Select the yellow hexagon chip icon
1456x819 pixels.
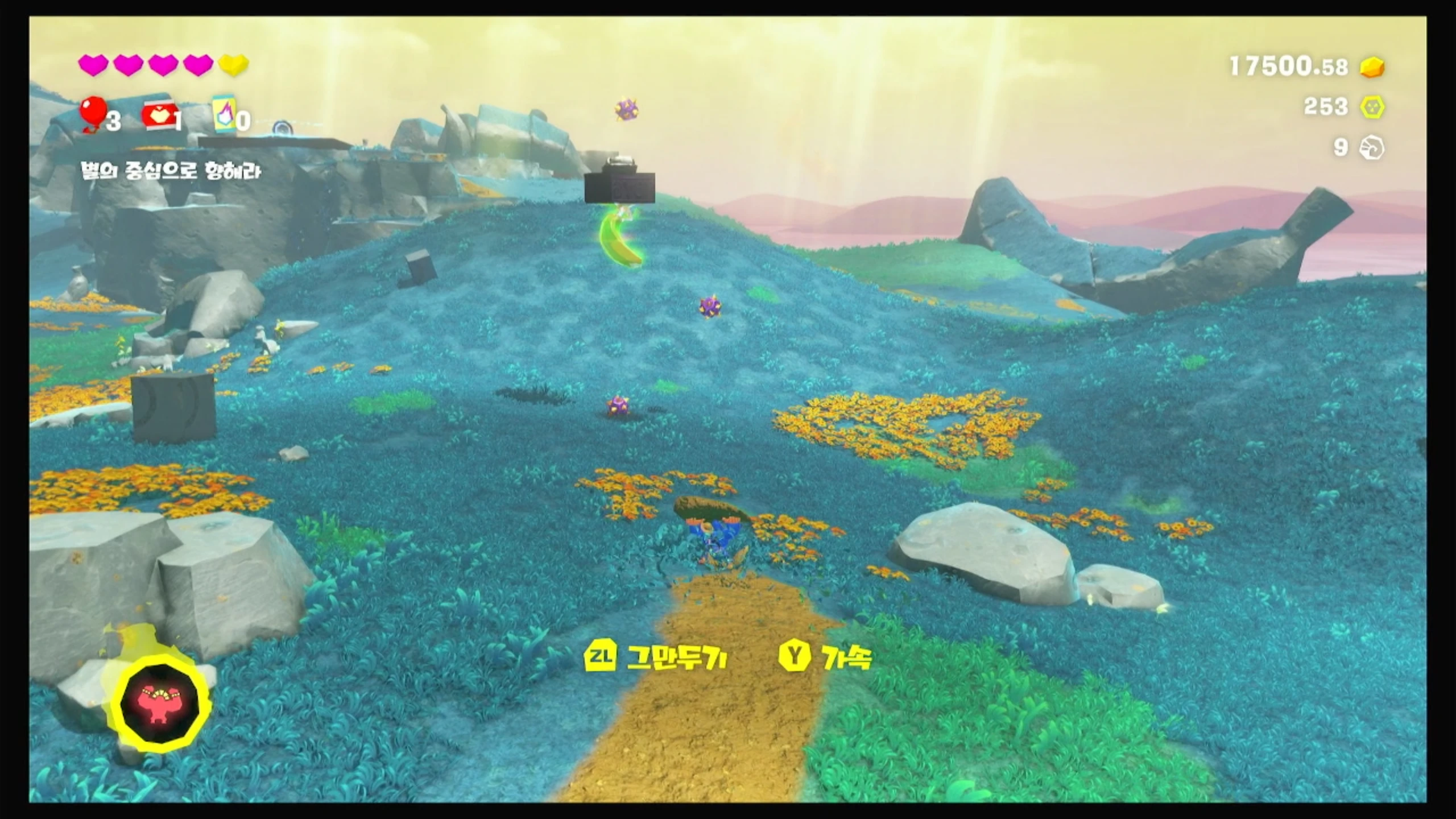tap(1372, 107)
